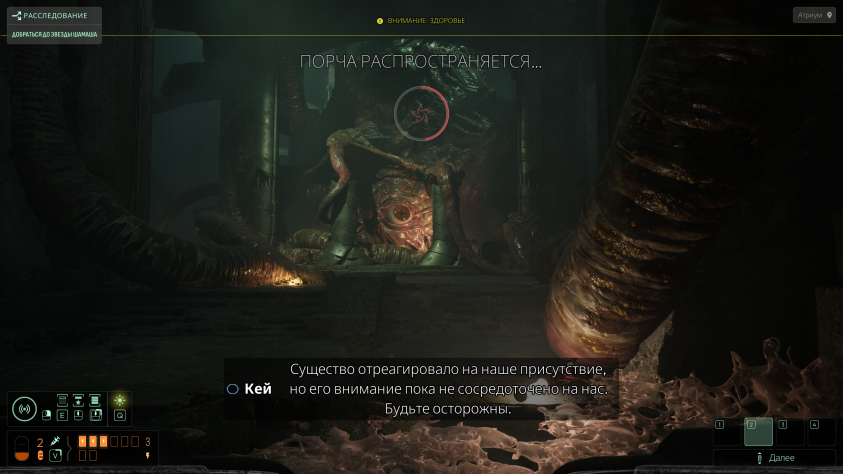Screen dimensions: 843x474
Task: Use the syringe healing injector icon
Action: [56, 441]
